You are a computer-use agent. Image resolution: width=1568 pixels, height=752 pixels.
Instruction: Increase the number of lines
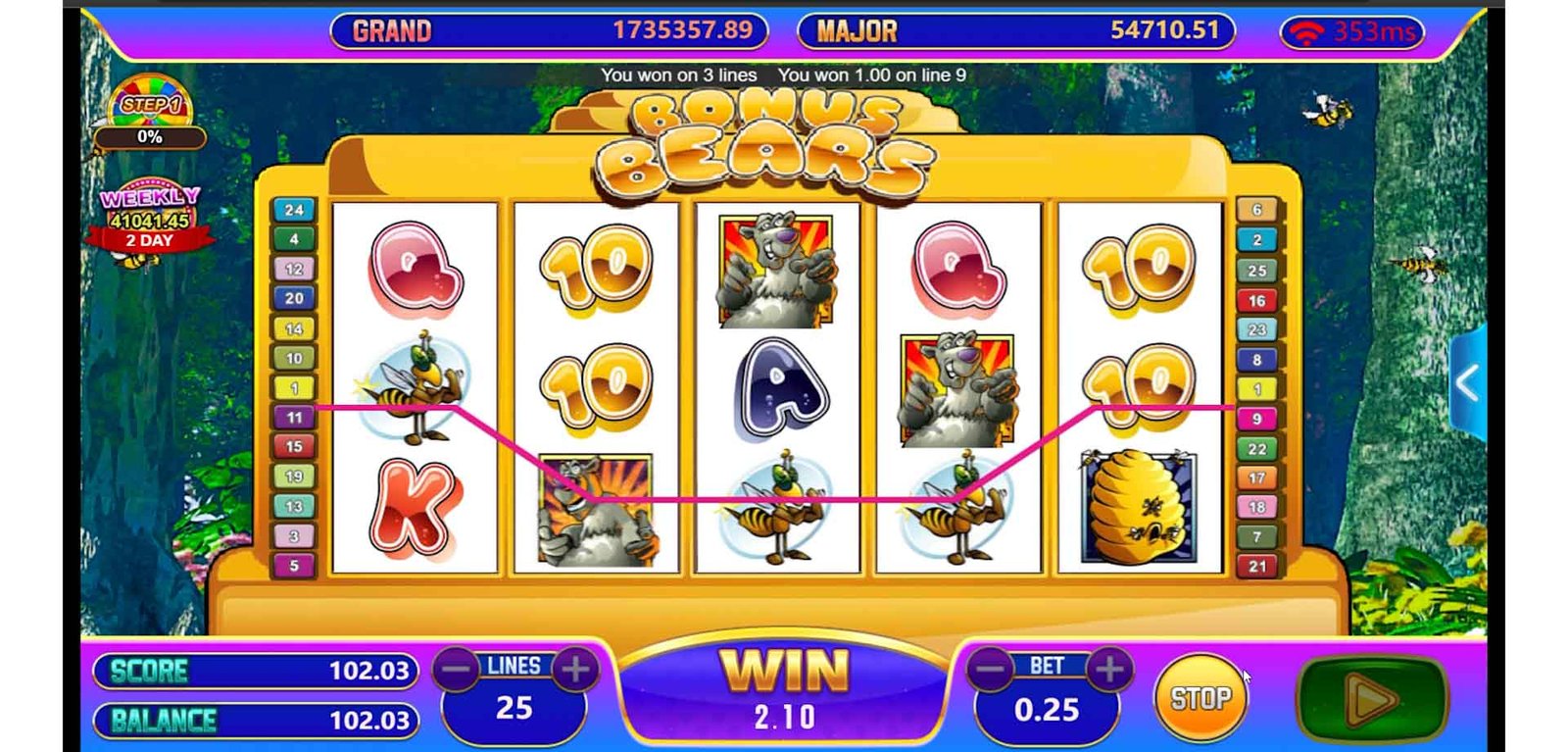coord(575,670)
